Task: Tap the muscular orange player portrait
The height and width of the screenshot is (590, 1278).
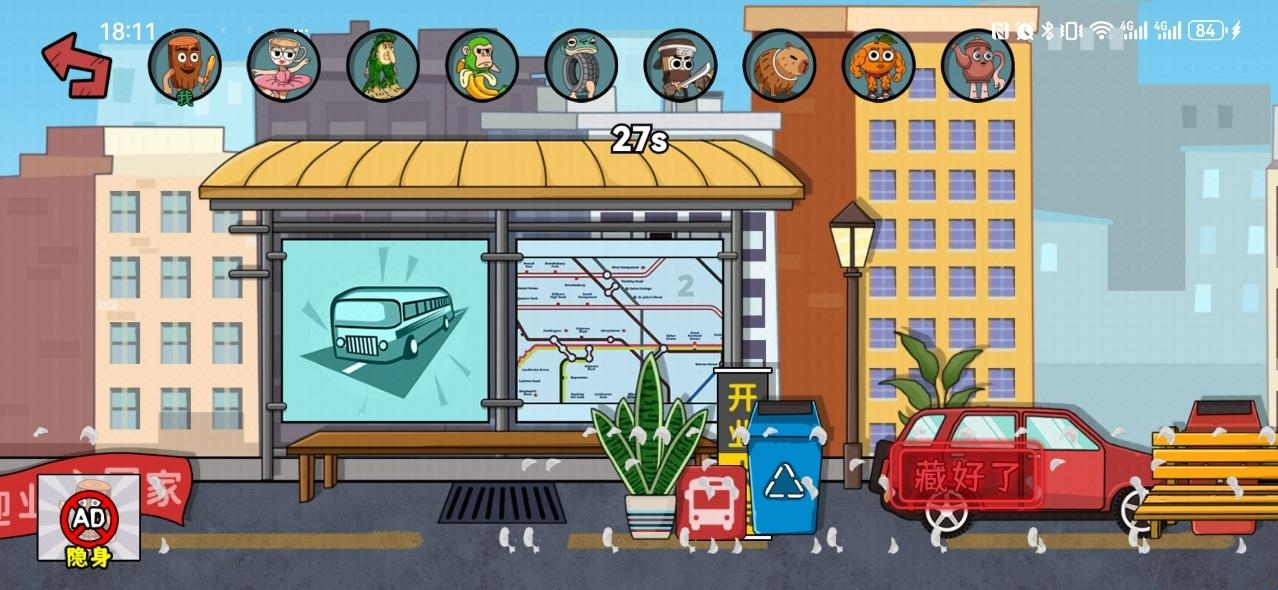Action: click(x=878, y=65)
